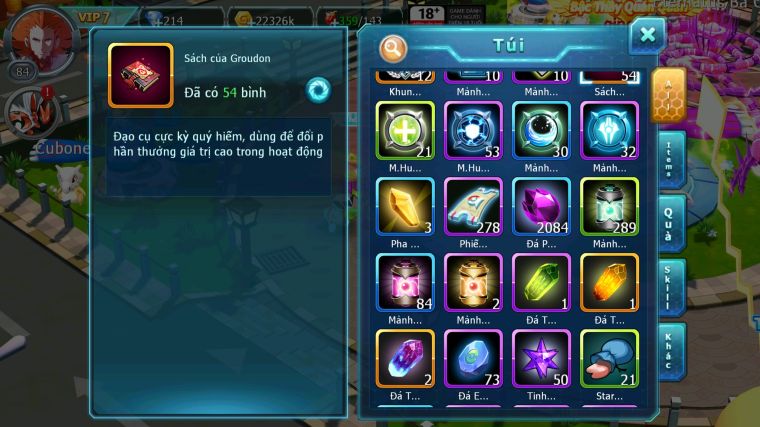Pick the purple gem stack of 2084
The height and width of the screenshot is (427, 760).
pyautogui.click(x=541, y=206)
